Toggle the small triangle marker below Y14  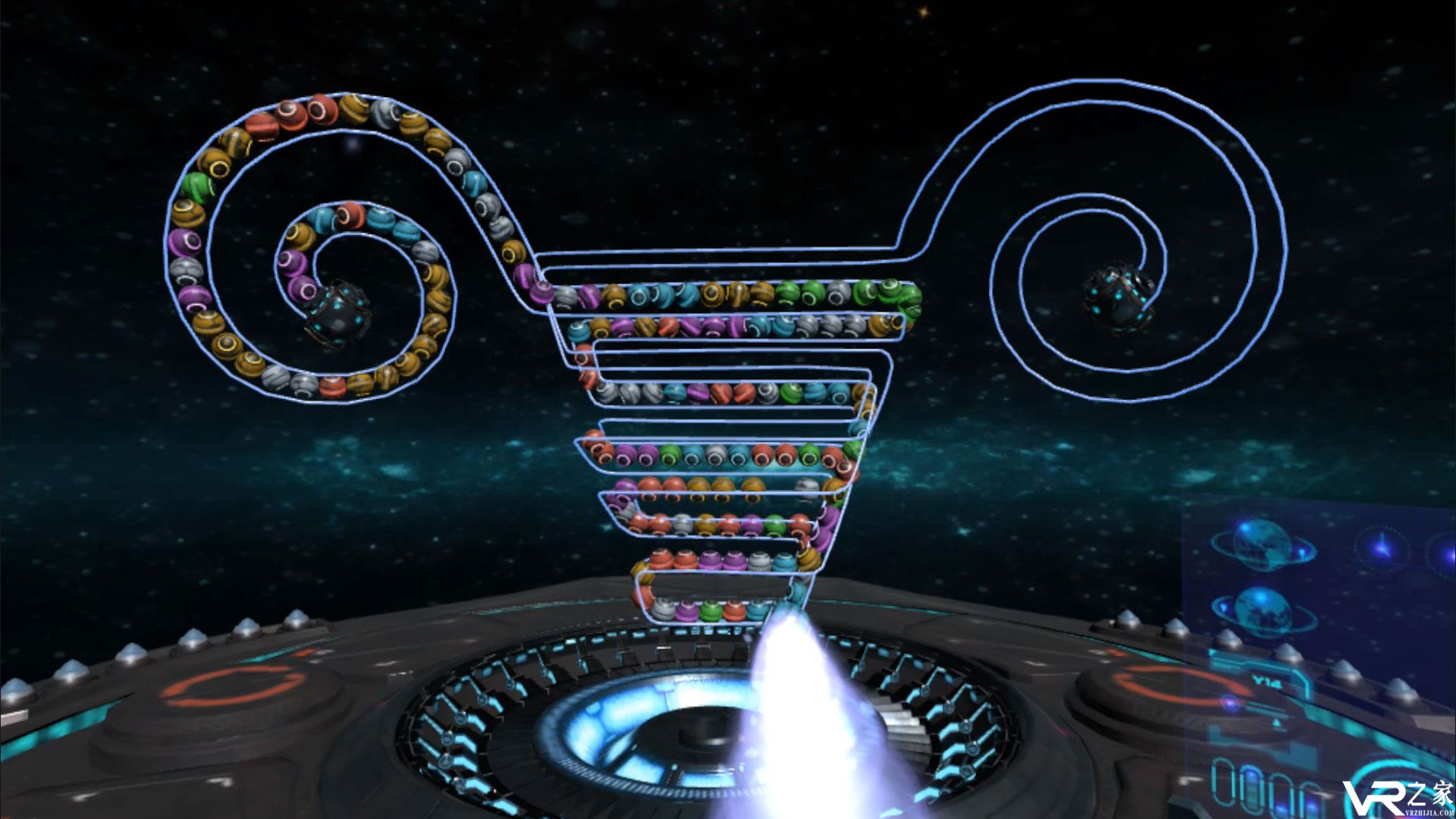click(x=1276, y=722)
